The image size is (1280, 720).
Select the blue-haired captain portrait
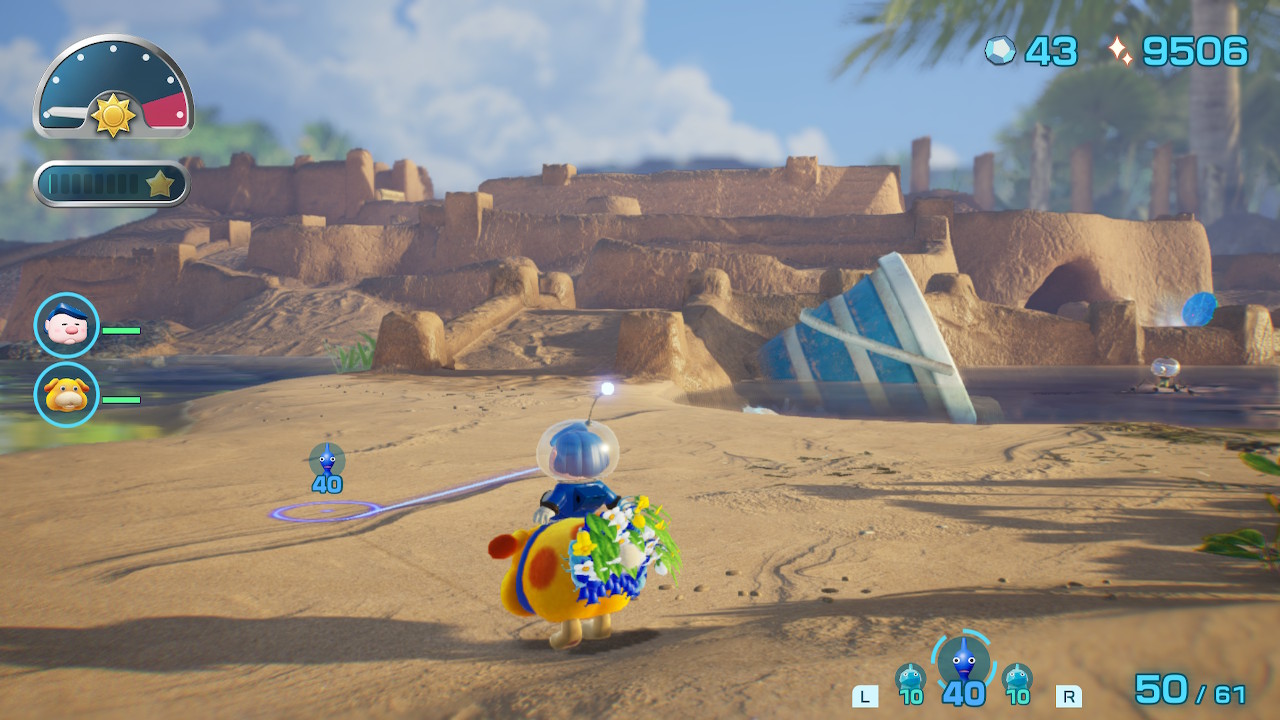67,326
